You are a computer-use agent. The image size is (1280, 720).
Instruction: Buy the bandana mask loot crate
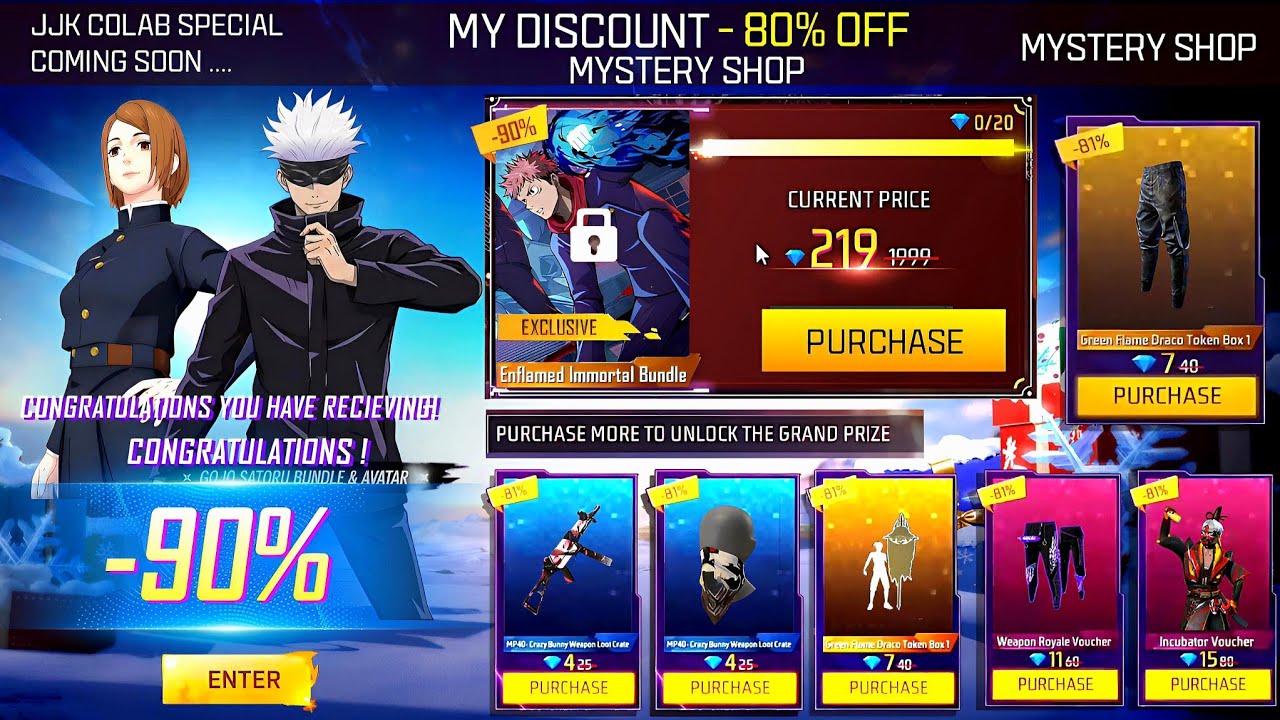coord(729,687)
